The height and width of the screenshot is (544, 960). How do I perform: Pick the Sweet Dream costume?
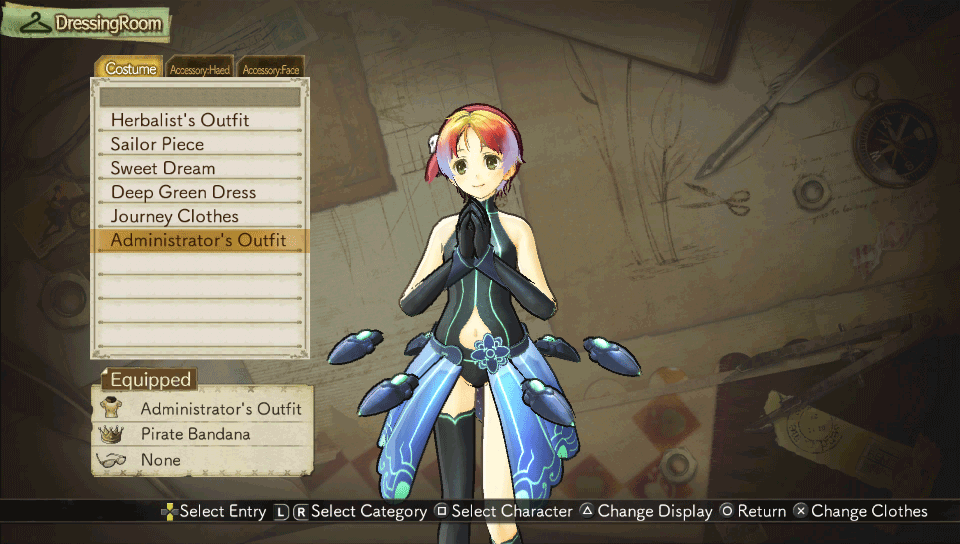tap(163, 168)
